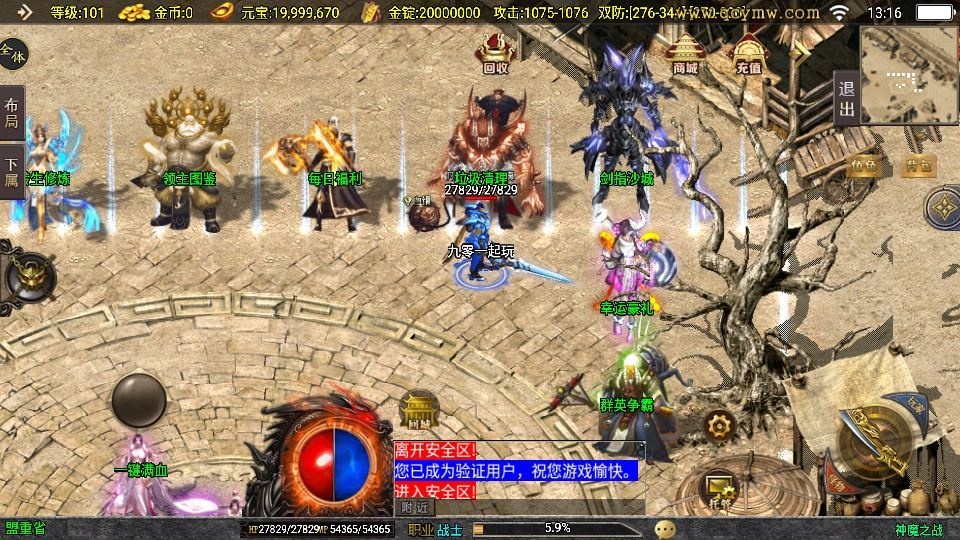This screenshot has width=960, height=540.
Task: Open the chat emoji bubble
Action: pos(665,529)
